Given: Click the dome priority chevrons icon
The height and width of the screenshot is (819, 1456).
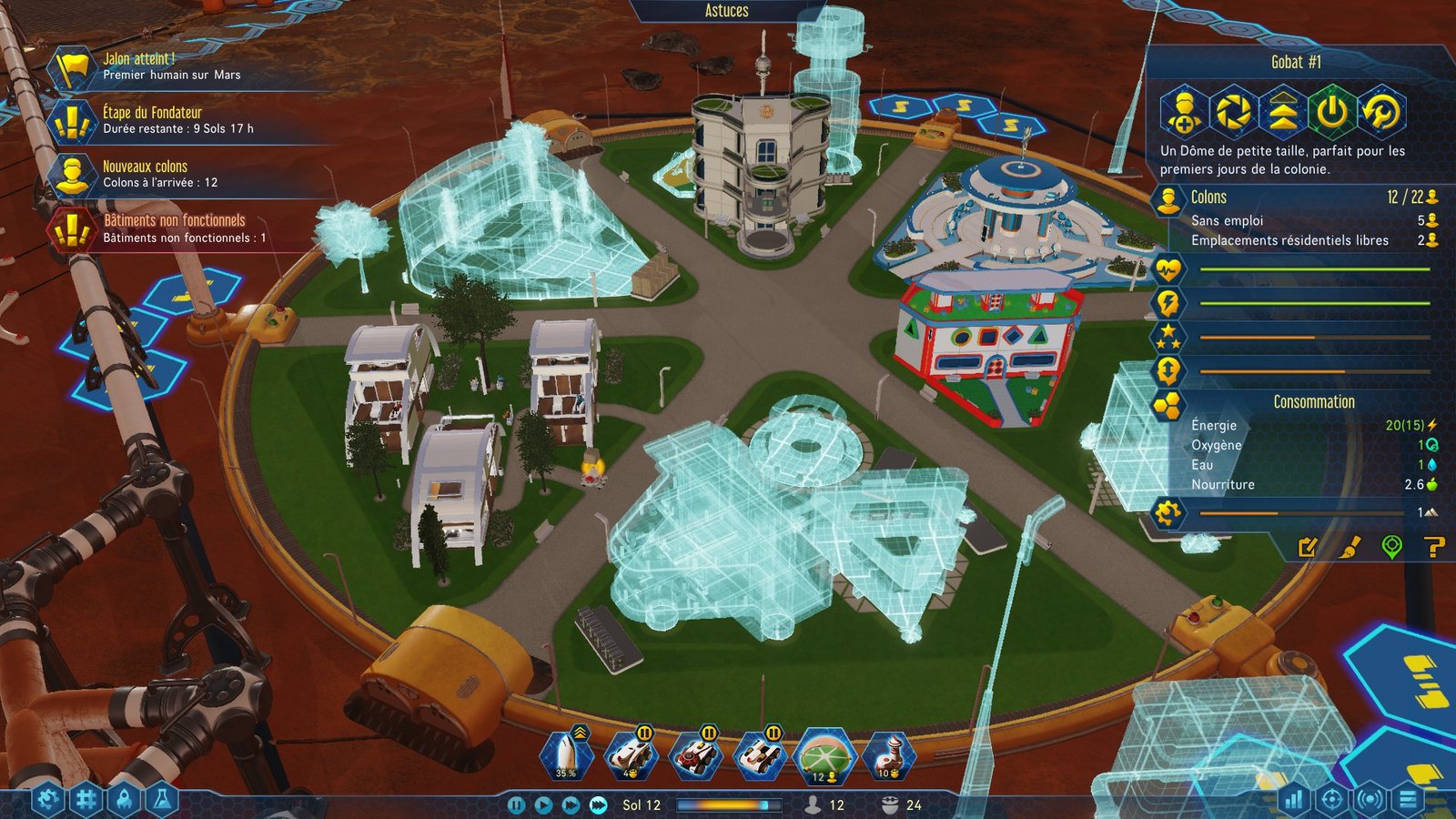Looking at the screenshot, I should pos(1283,112).
